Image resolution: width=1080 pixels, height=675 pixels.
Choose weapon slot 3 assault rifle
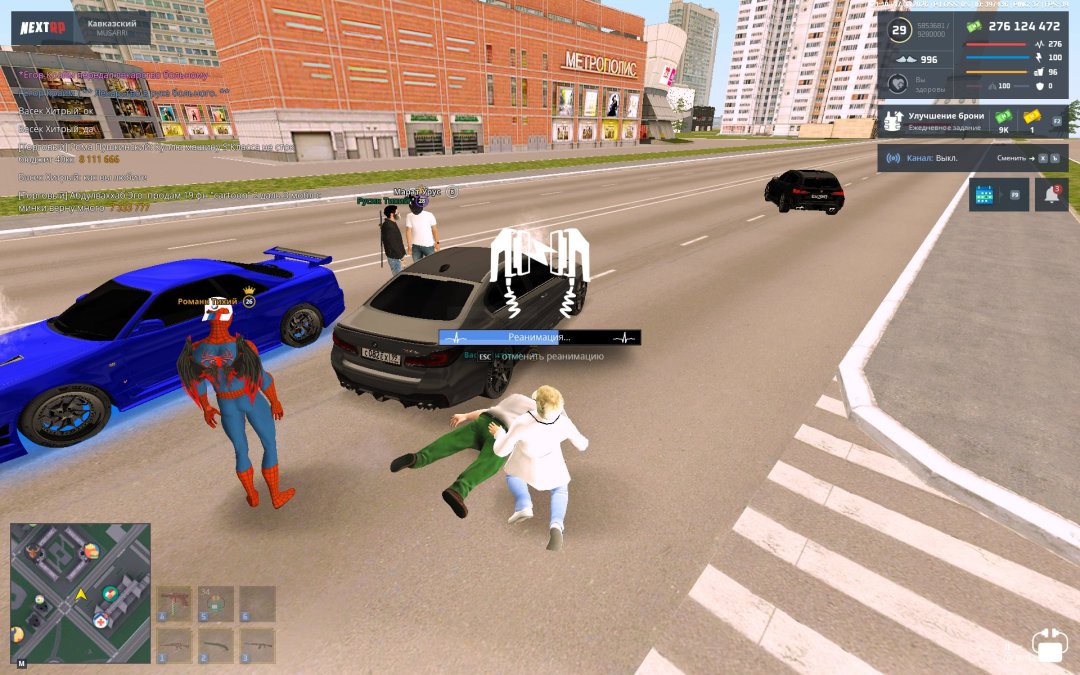coord(256,645)
